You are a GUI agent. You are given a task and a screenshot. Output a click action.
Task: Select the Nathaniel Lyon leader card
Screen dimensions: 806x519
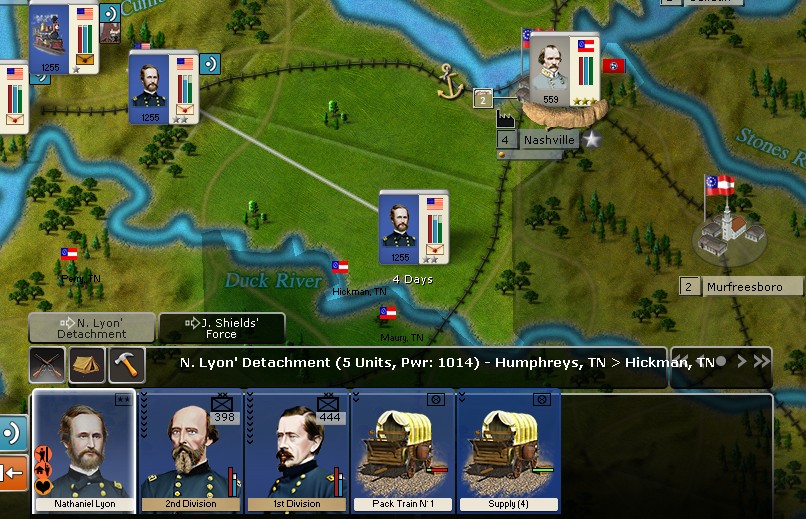click(84, 450)
